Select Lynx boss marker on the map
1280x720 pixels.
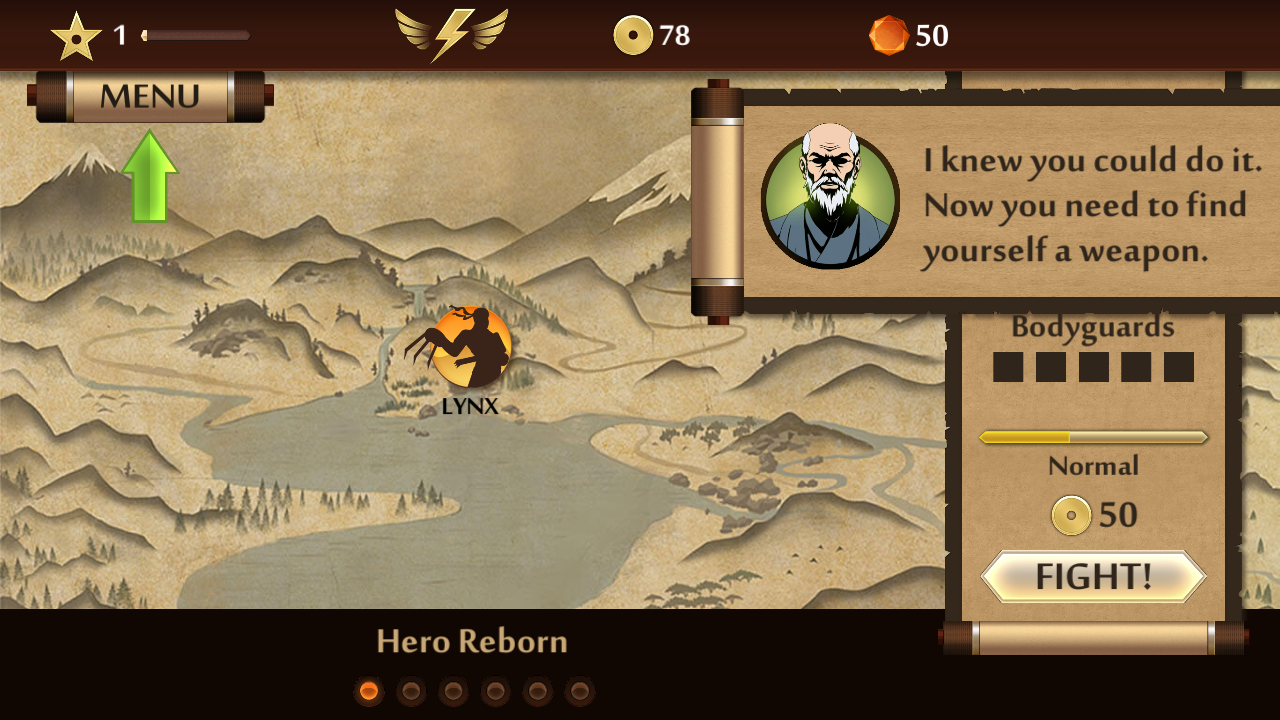click(x=470, y=348)
